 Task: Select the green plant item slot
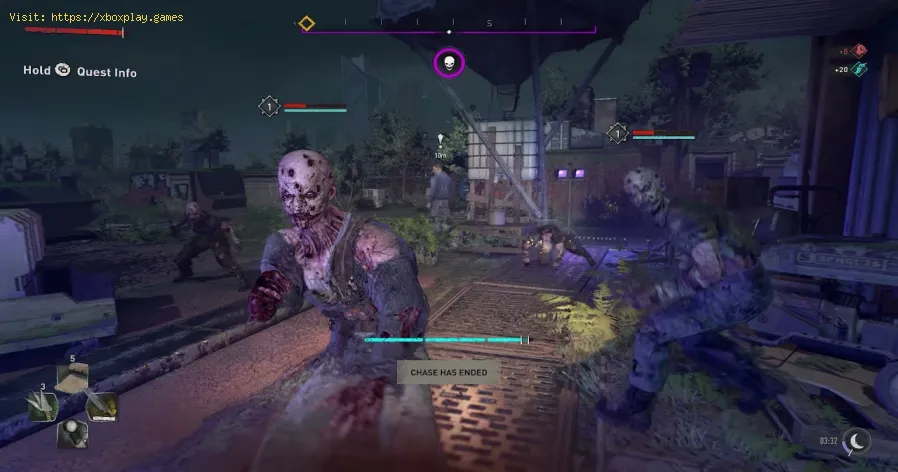pyautogui.click(x=43, y=406)
